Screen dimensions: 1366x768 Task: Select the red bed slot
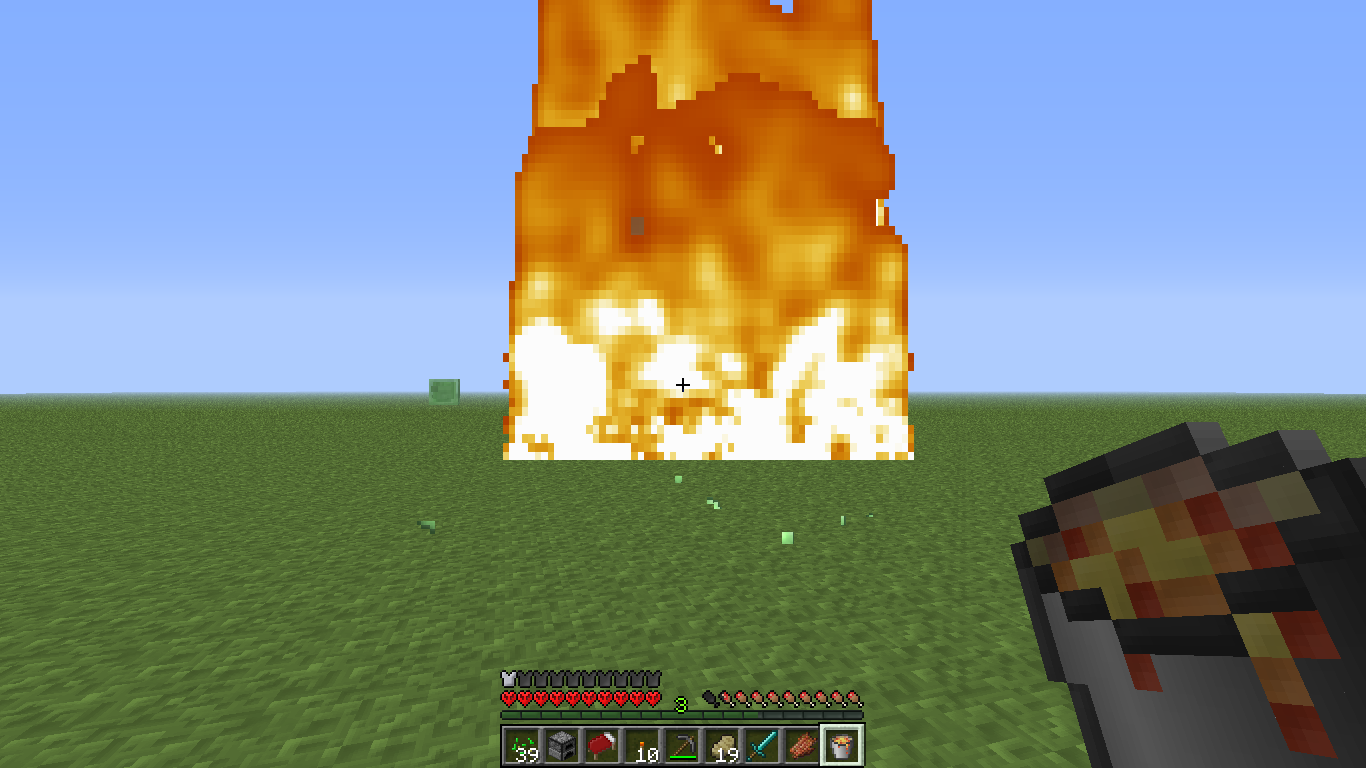pos(602,745)
